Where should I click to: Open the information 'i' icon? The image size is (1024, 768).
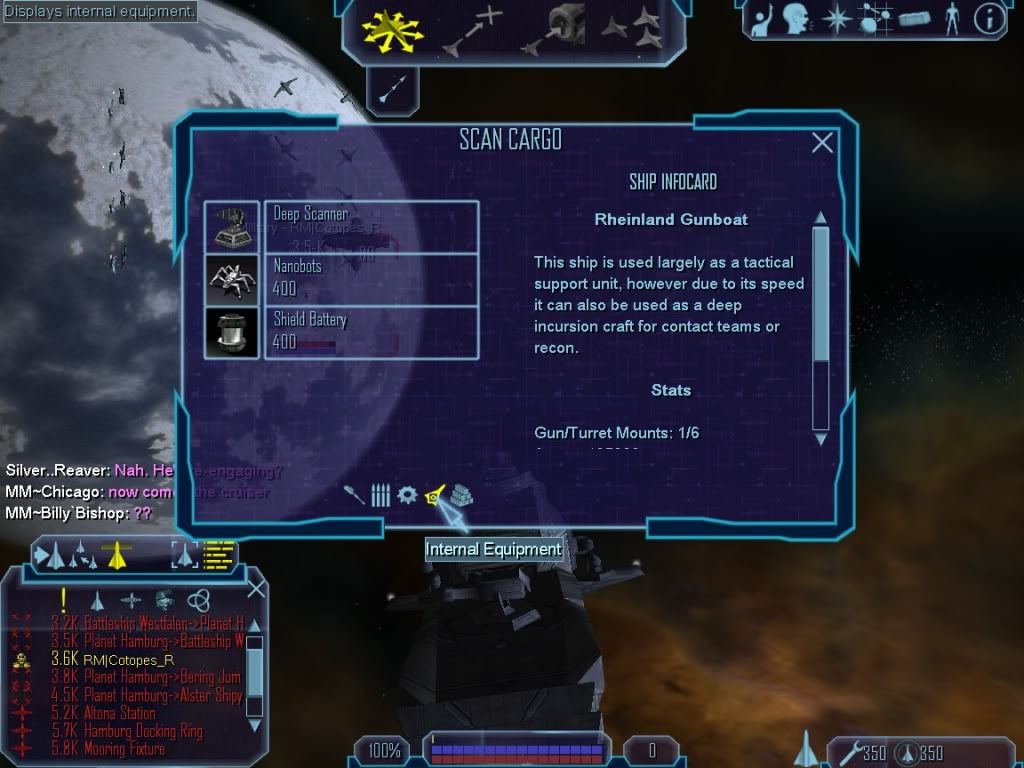pyautogui.click(x=988, y=19)
